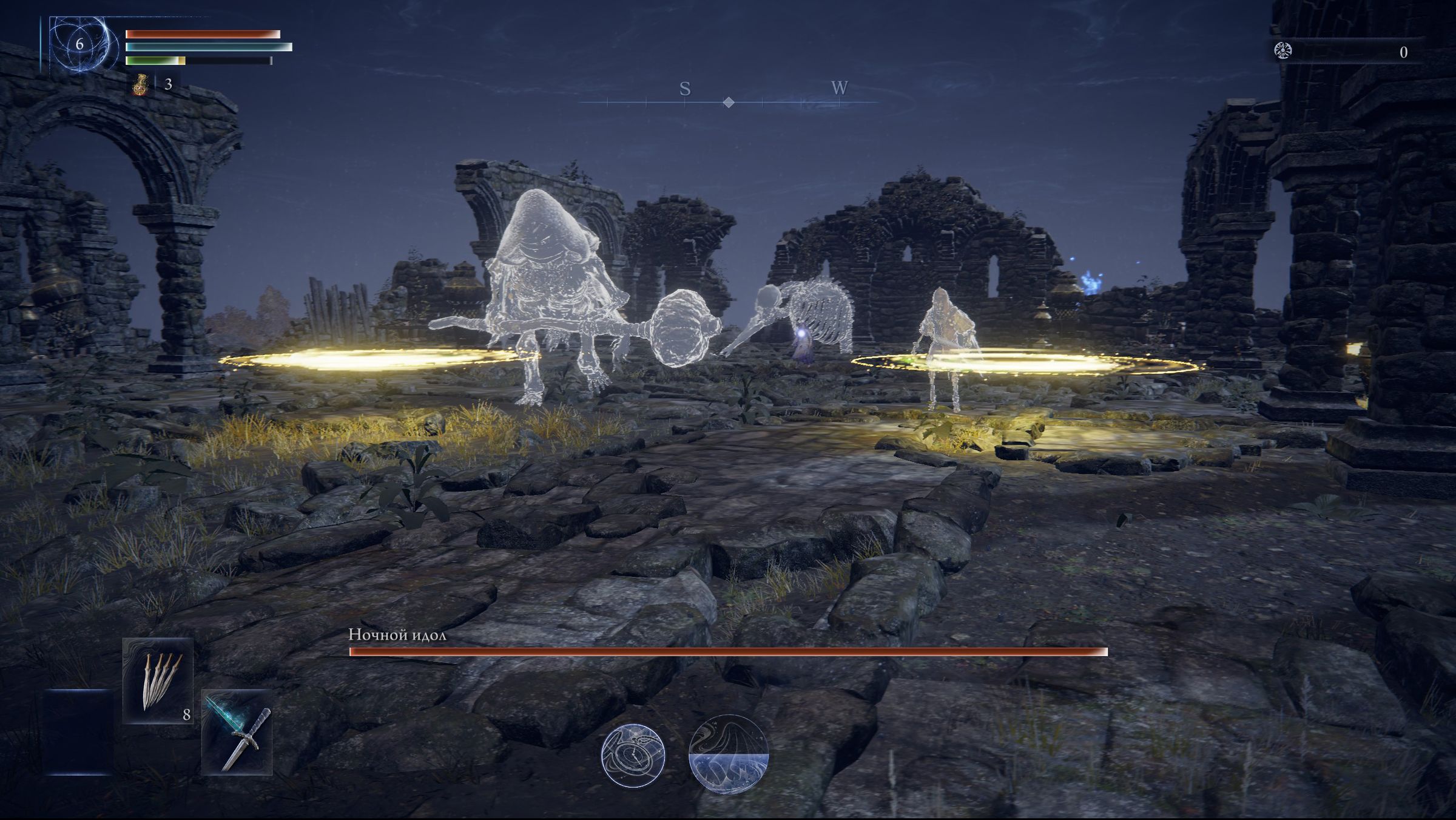Activate the half-charged ultimate art icon
The height and width of the screenshot is (820, 1456).
coord(728,754)
